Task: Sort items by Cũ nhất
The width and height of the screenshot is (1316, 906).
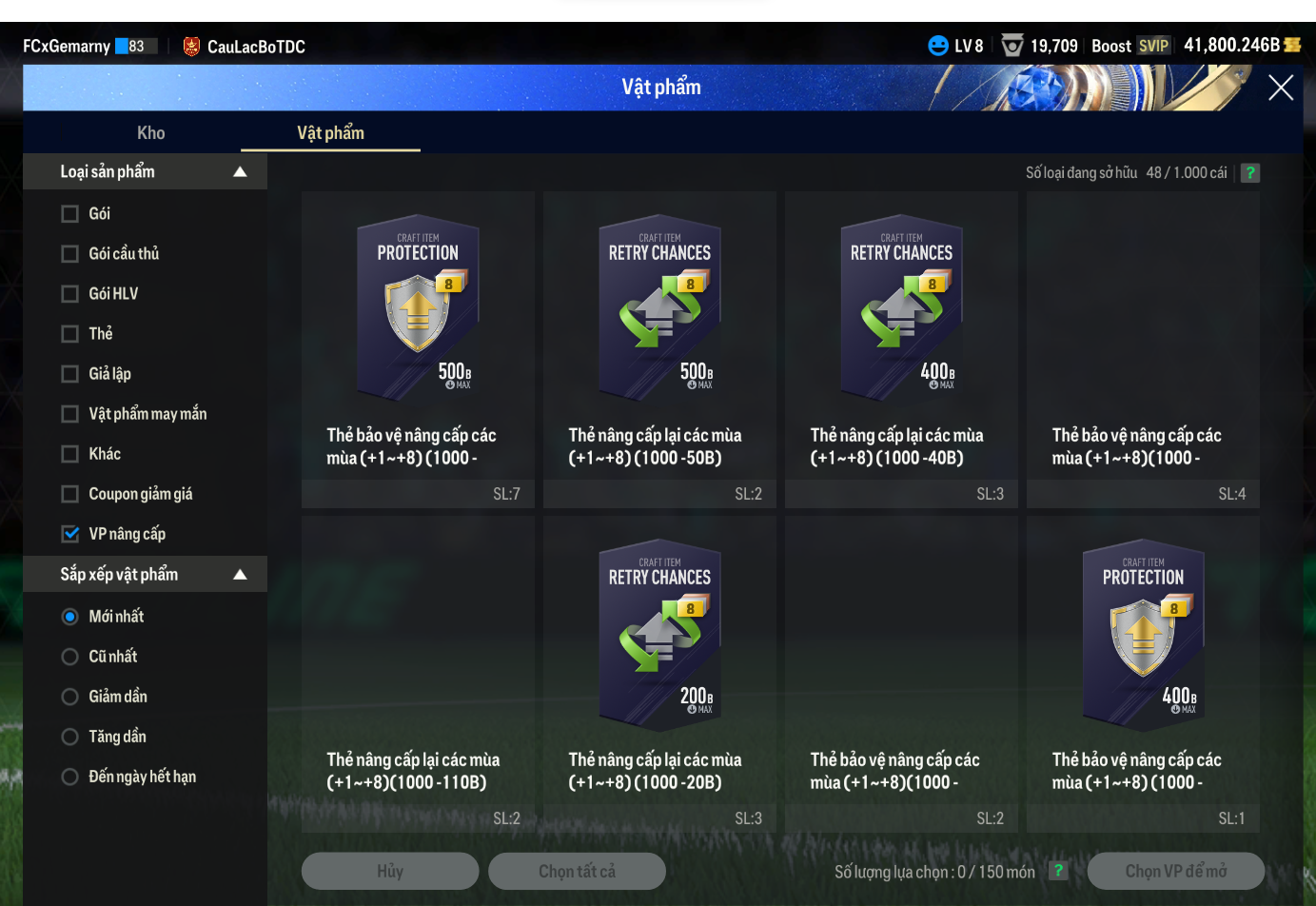Action: (69, 657)
